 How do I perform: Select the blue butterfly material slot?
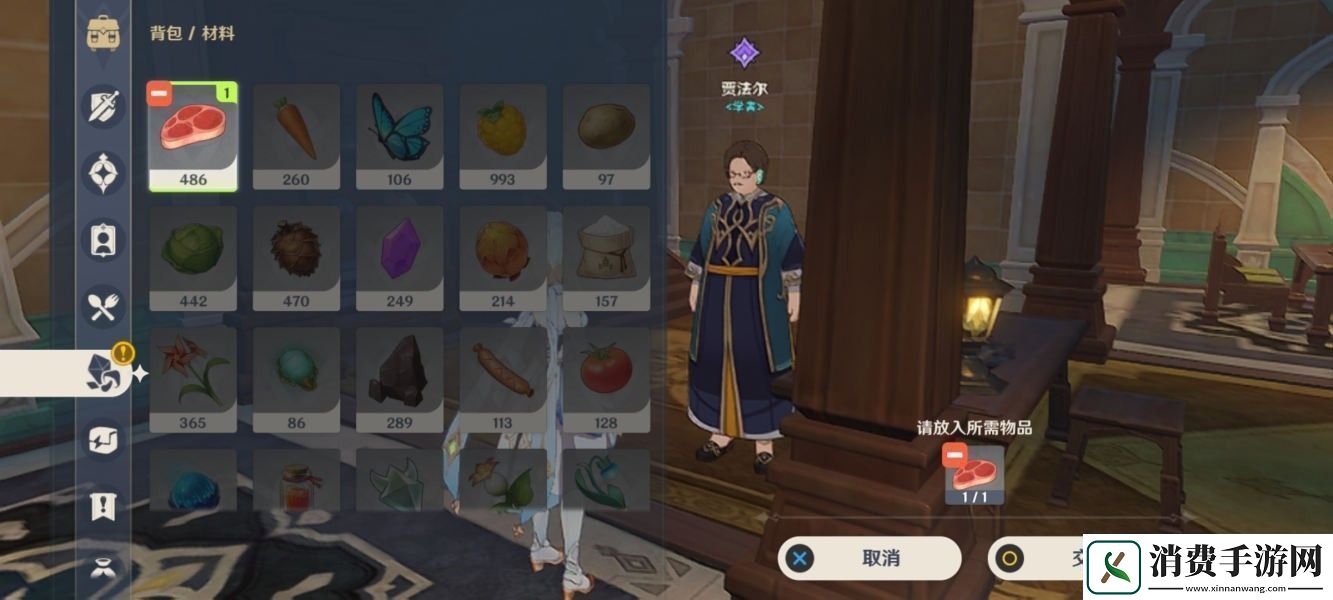coord(399,137)
